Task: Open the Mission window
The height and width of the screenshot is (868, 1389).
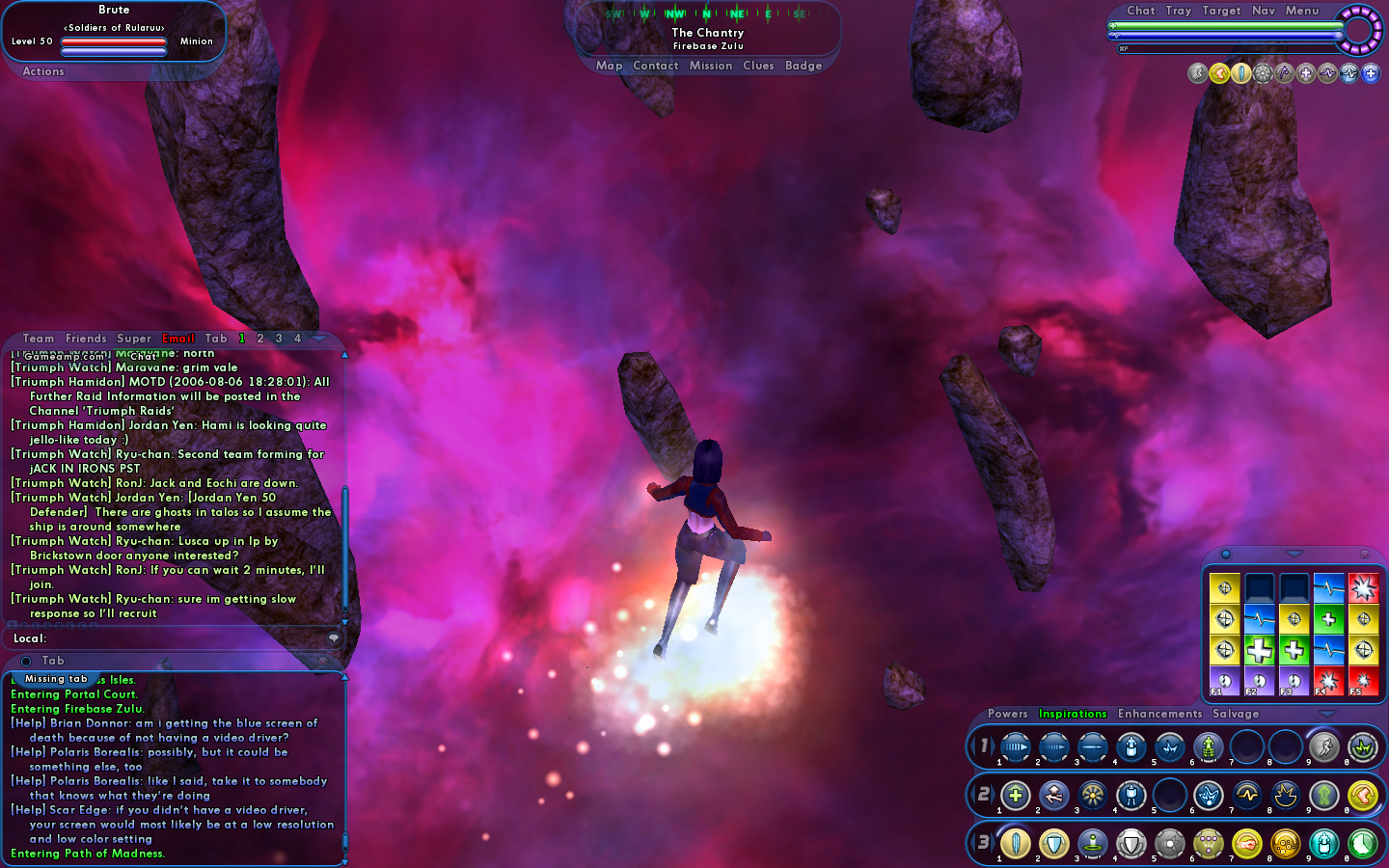Action: 711,66
